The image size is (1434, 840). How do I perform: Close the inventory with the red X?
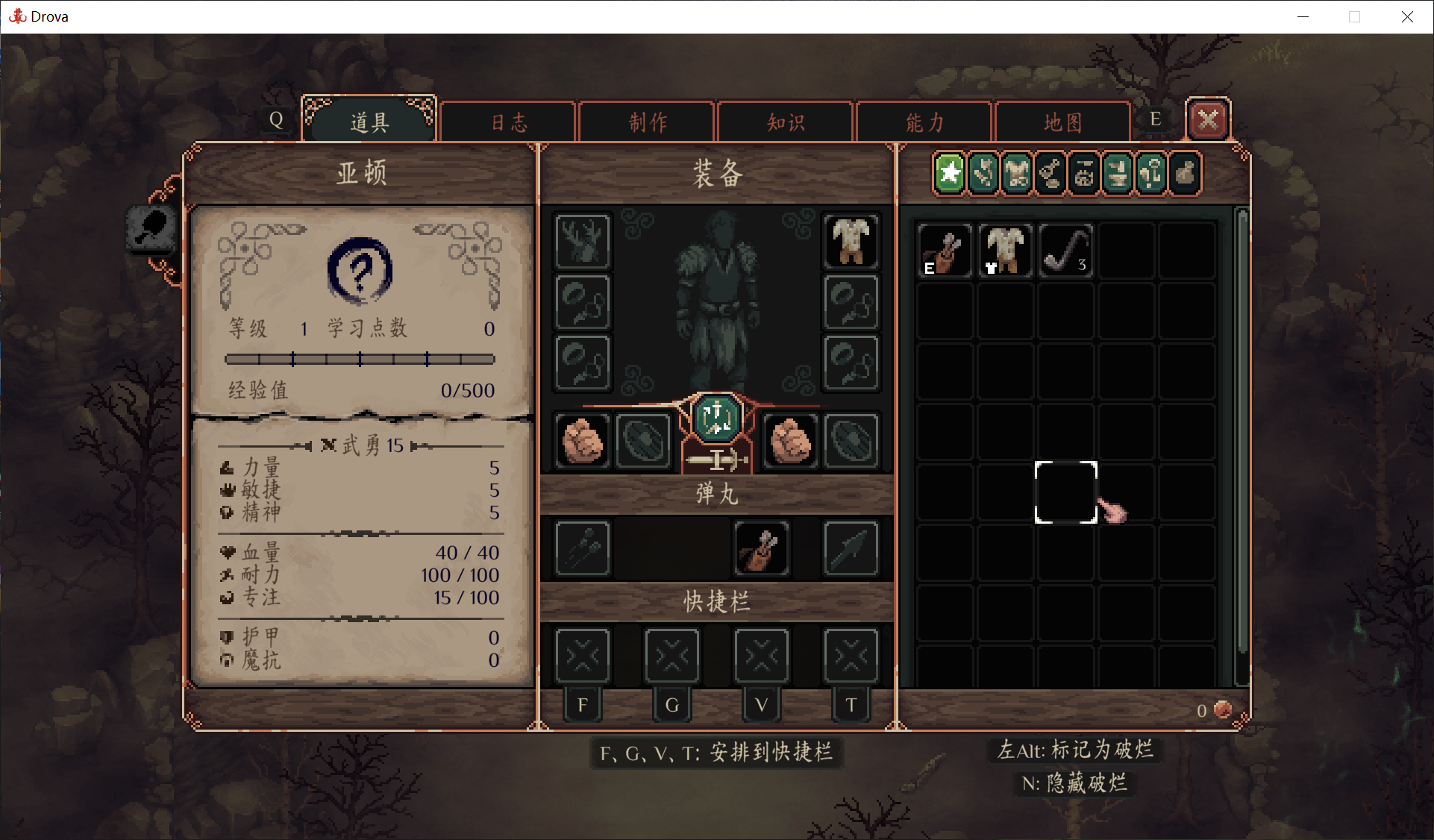1208,119
